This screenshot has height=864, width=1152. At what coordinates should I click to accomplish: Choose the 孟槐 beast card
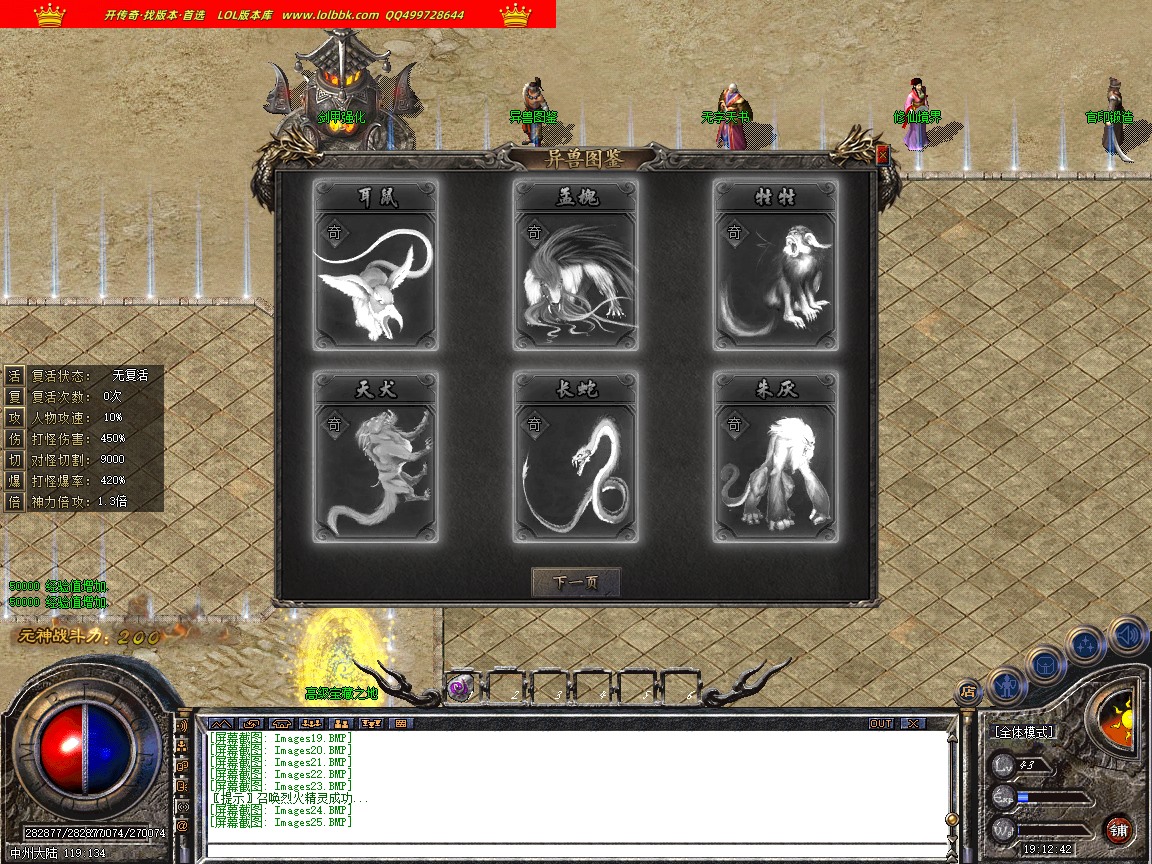pos(576,266)
